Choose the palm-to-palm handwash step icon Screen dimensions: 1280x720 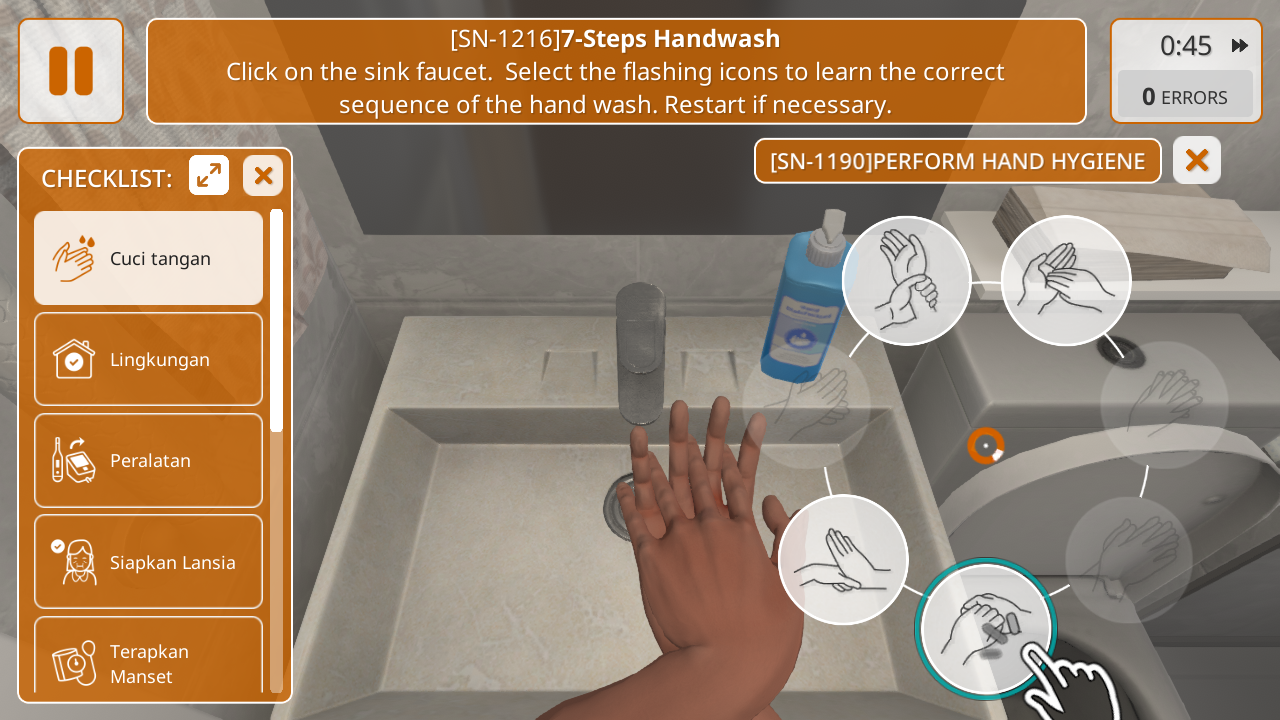click(1066, 281)
